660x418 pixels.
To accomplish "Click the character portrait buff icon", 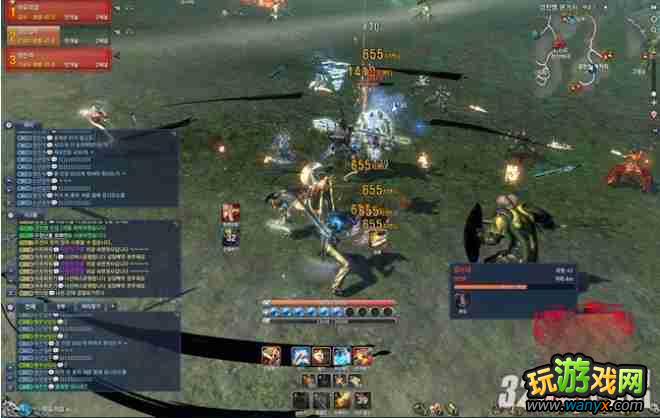I will [x=231, y=213].
